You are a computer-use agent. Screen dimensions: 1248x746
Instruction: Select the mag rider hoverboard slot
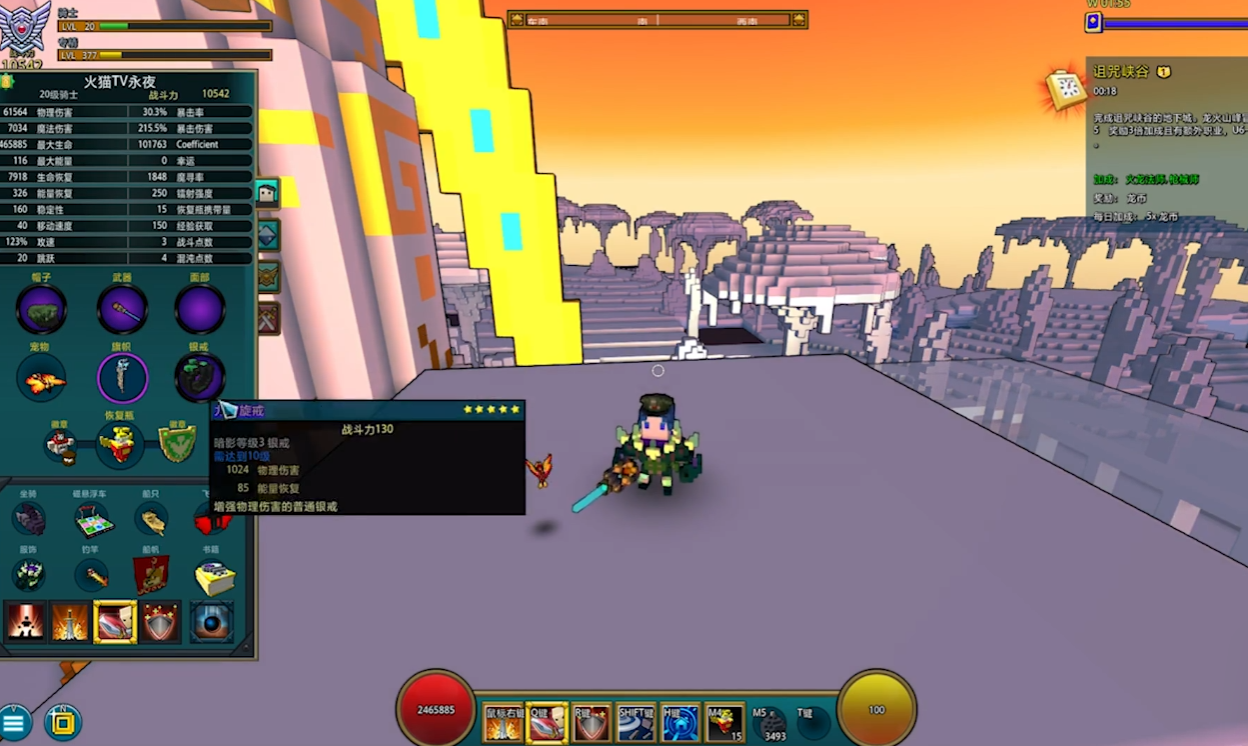coord(94,519)
